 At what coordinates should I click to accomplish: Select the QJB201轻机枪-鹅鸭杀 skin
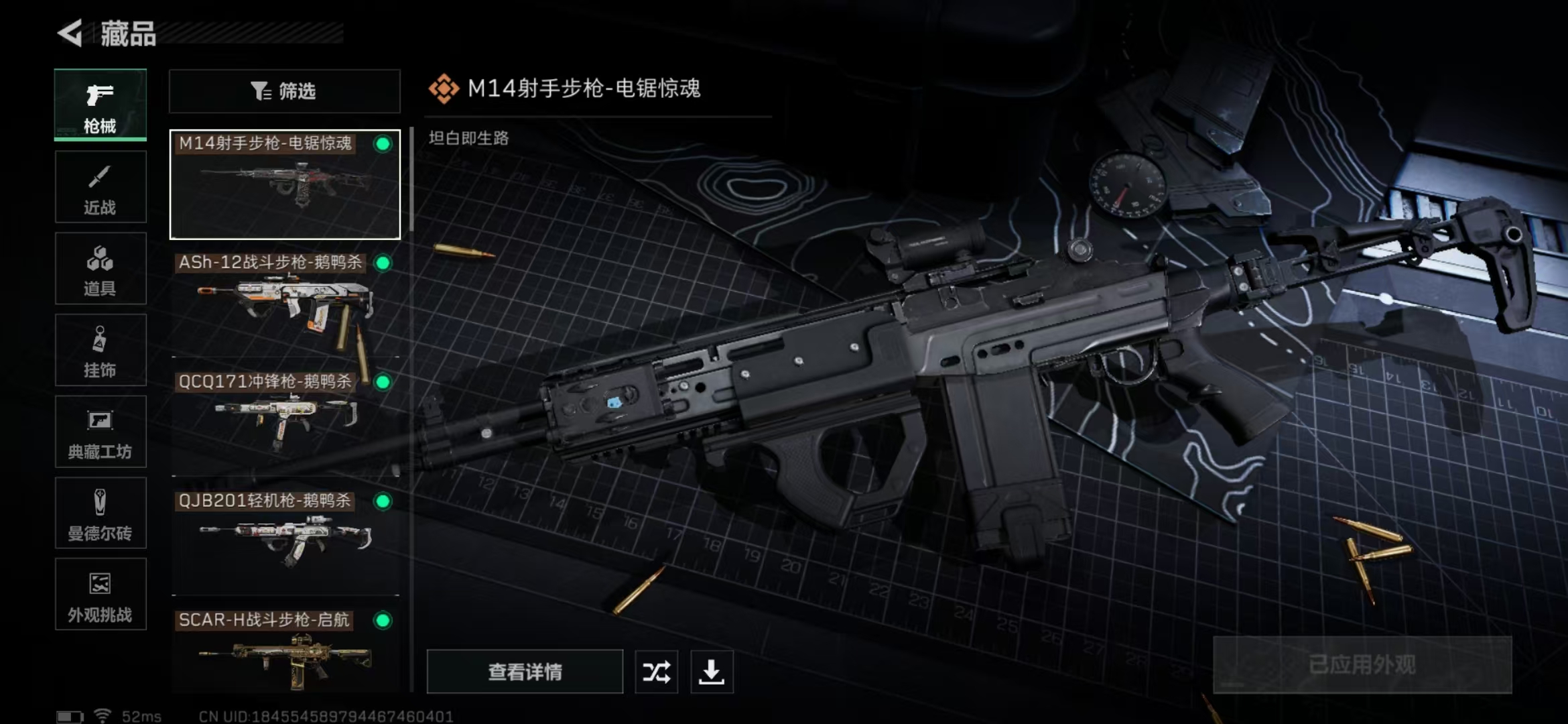pos(285,542)
